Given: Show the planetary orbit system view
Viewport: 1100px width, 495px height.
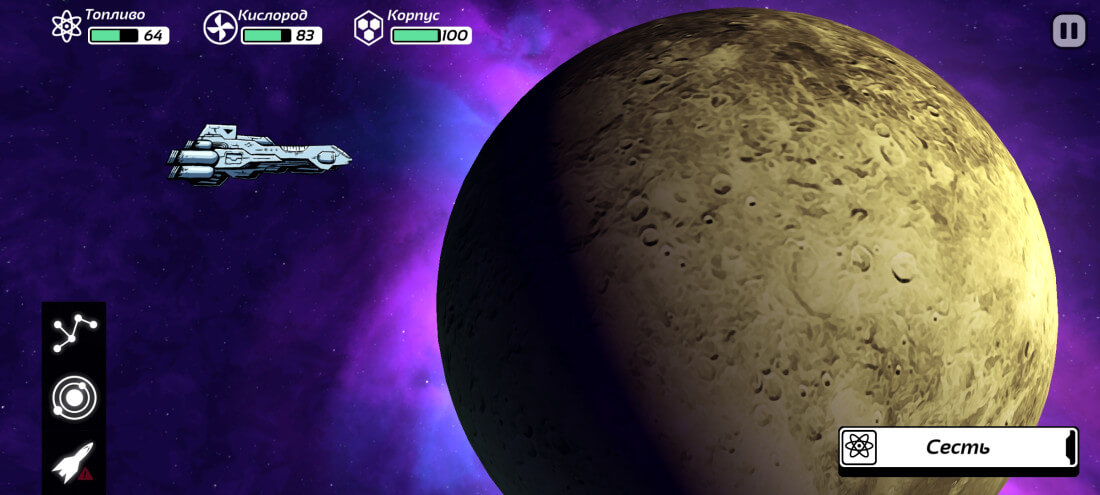Looking at the screenshot, I should pos(74,398).
